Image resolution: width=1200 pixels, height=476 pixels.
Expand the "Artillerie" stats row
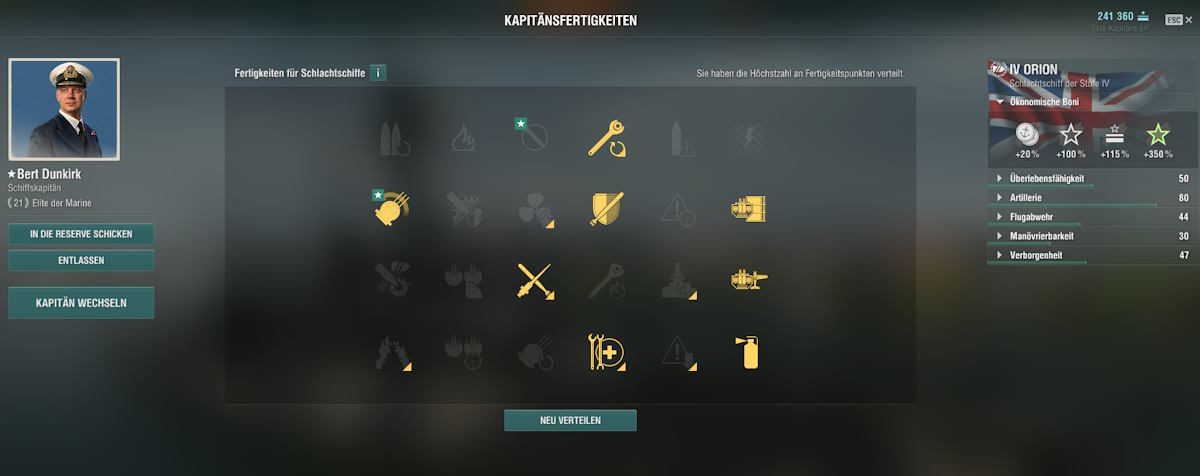[997, 198]
